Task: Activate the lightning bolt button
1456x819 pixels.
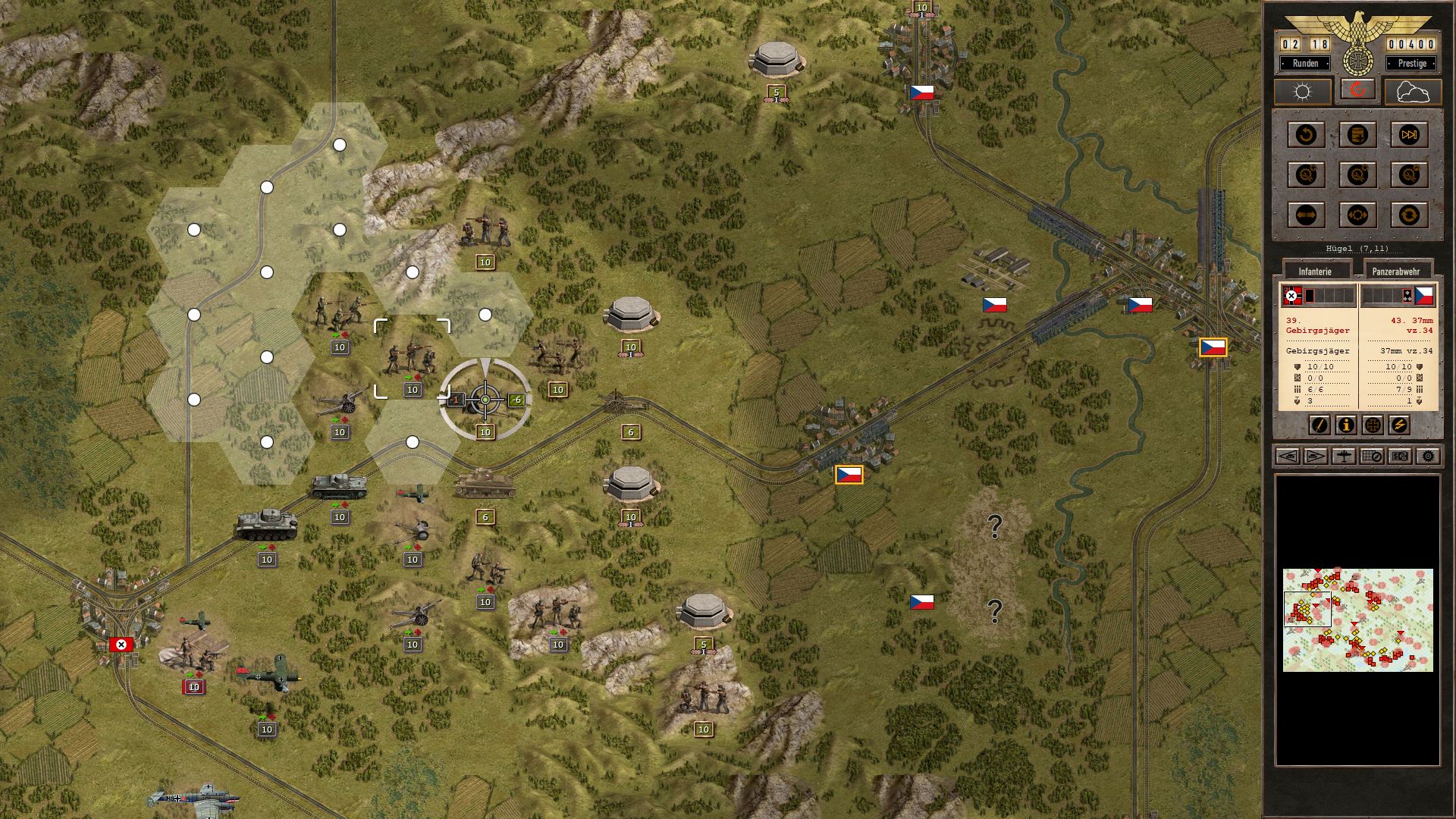Action: [x=1399, y=425]
